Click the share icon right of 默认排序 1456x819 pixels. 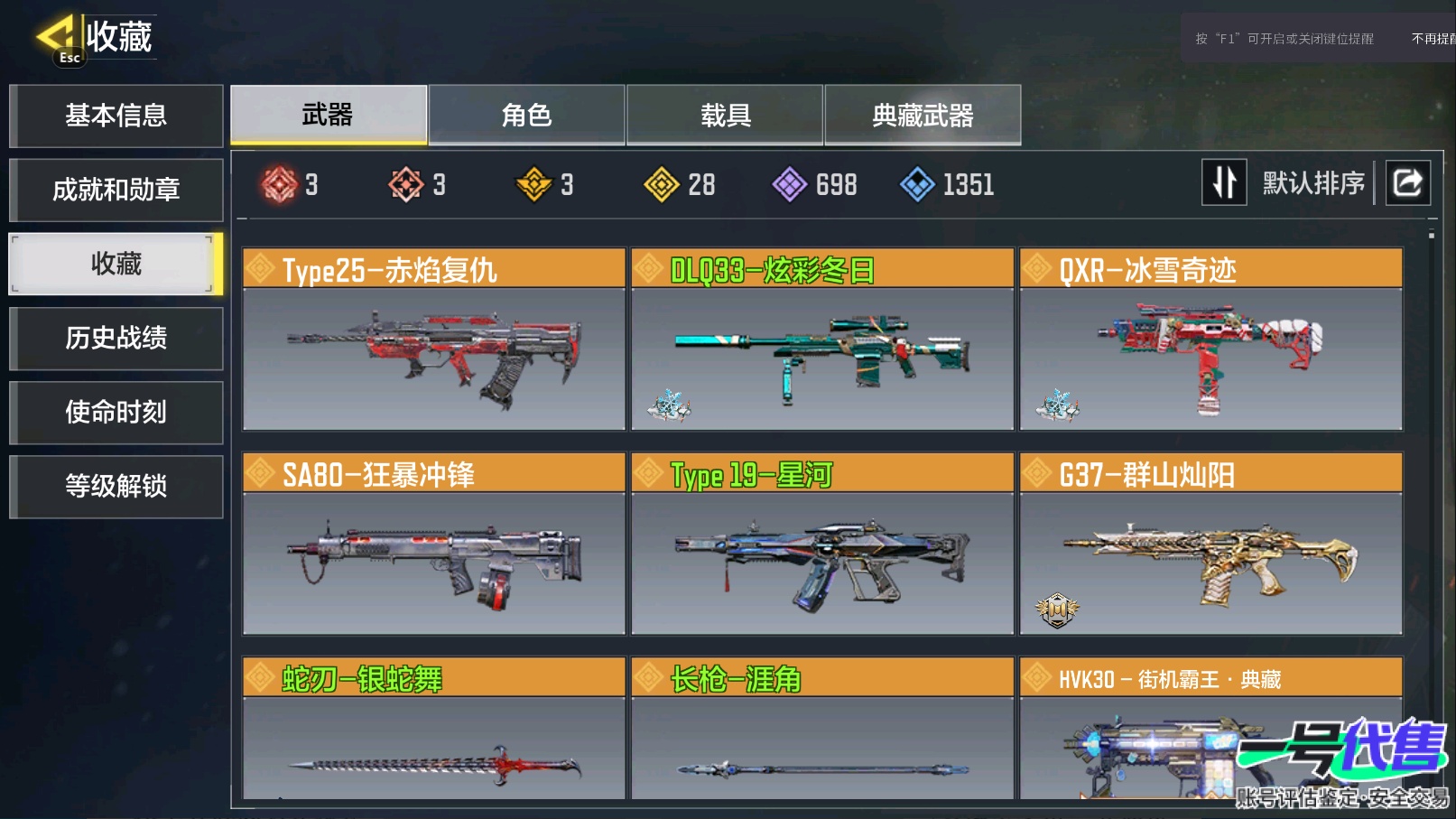point(1406,182)
